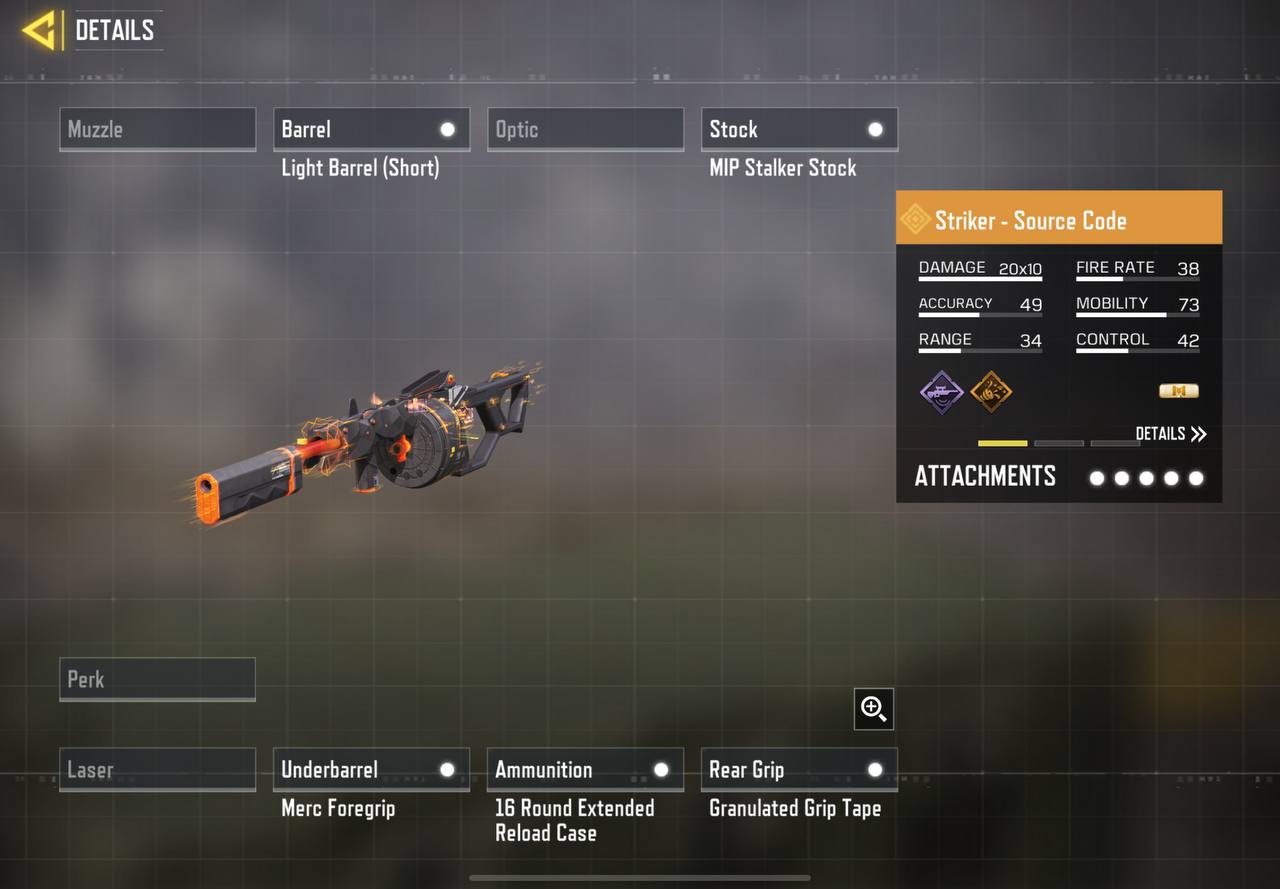Image resolution: width=1280 pixels, height=889 pixels.
Task: Select the Laser attachment slot
Action: [x=157, y=770]
